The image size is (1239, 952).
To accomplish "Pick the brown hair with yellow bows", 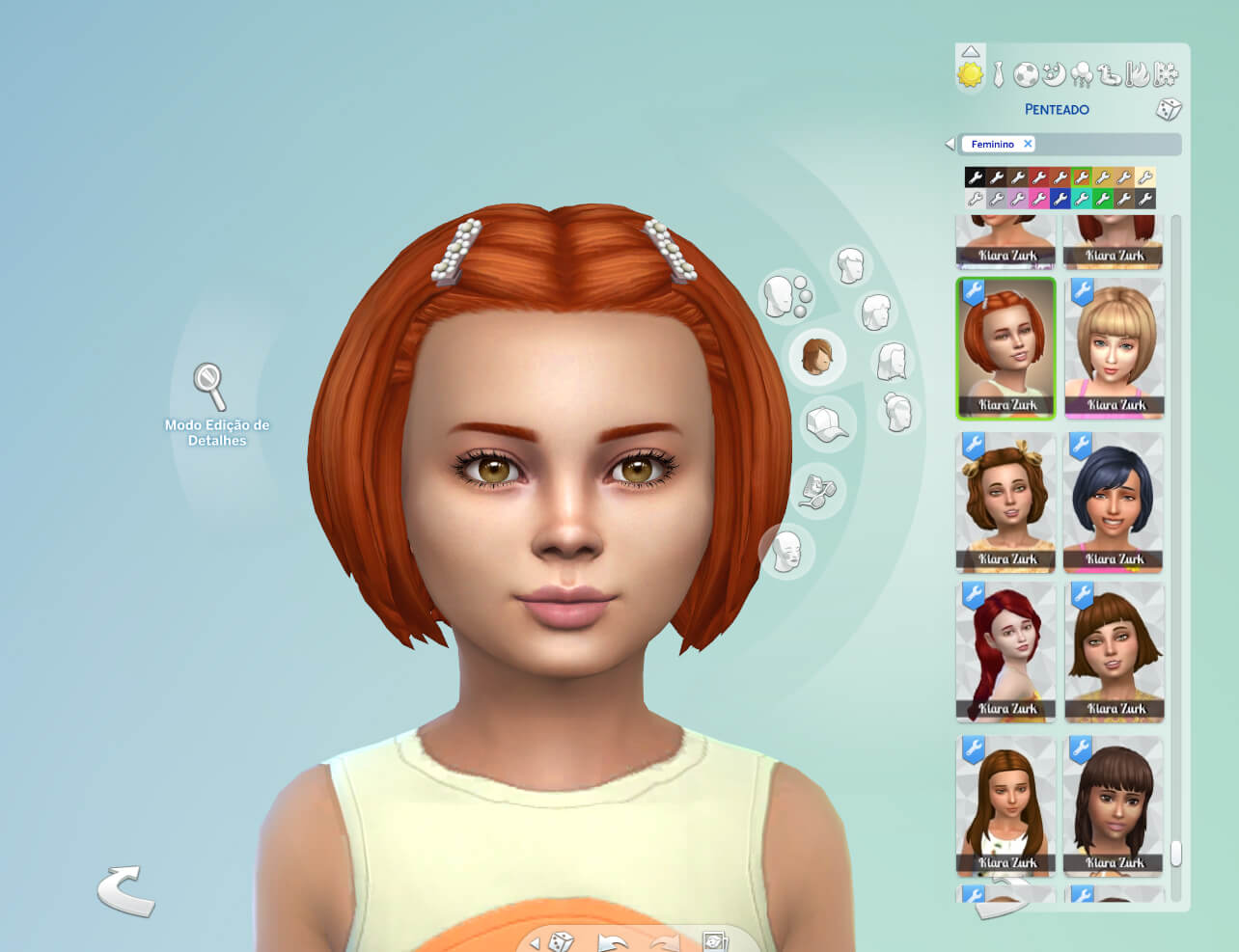I will coord(1005,502).
